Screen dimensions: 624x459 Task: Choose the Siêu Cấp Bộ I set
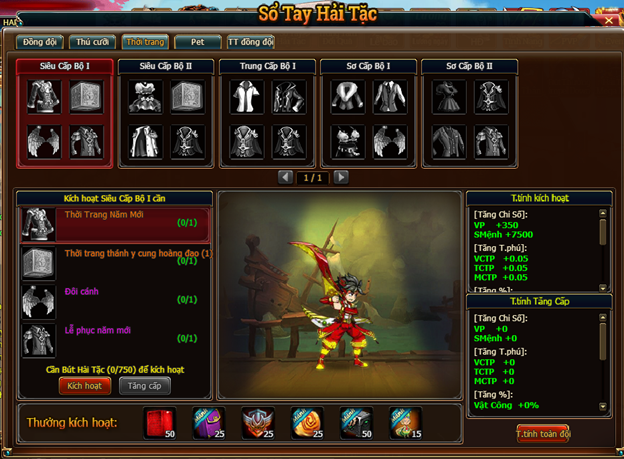point(65,67)
